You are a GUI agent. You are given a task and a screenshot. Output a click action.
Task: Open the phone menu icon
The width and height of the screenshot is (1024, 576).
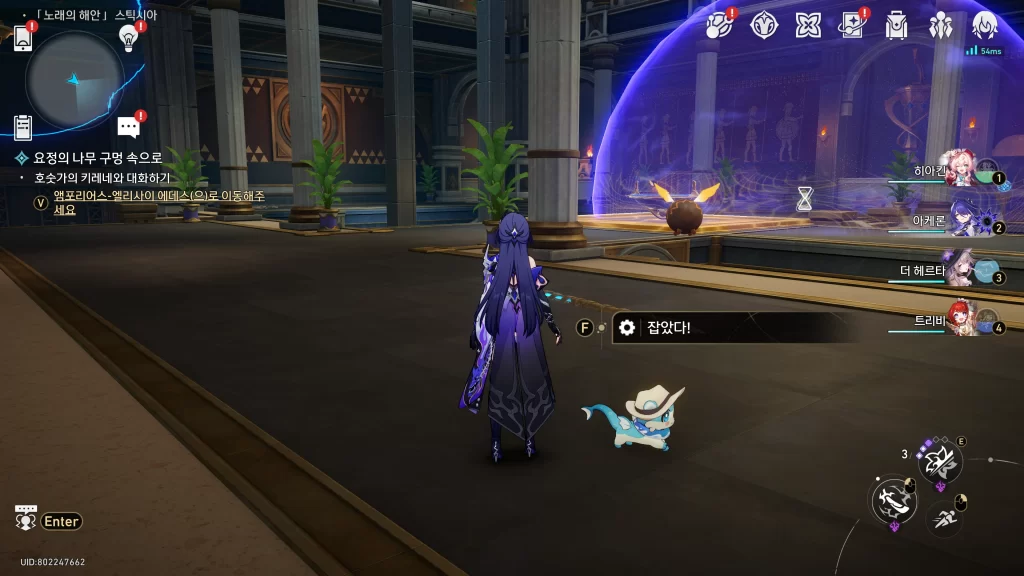[x=23, y=38]
